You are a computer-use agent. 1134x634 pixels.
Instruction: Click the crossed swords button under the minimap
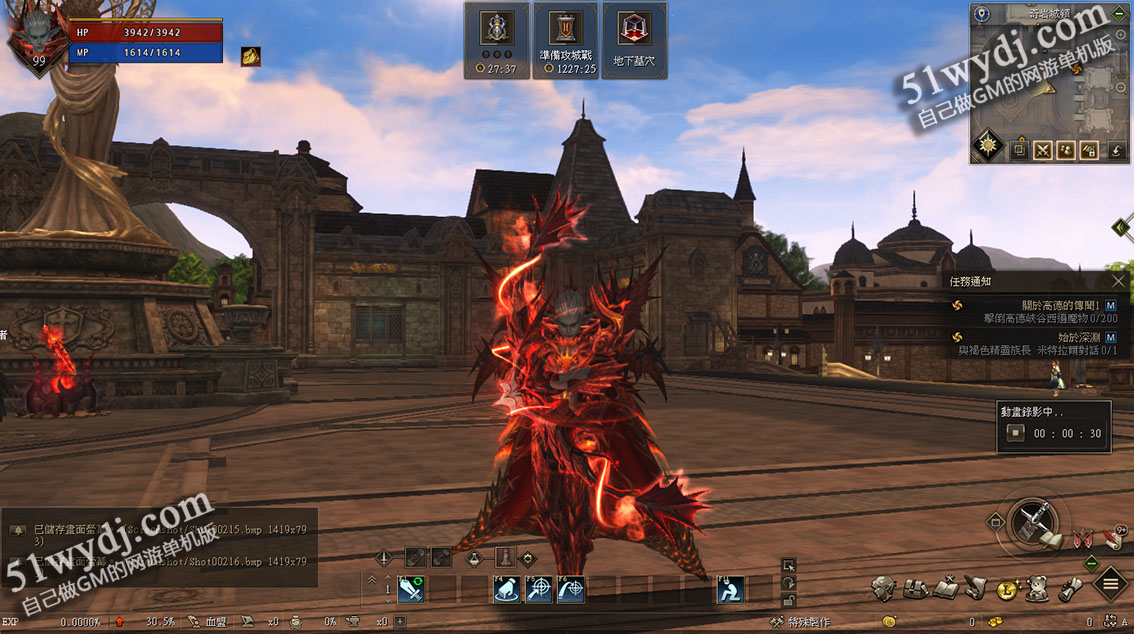(x=1043, y=150)
